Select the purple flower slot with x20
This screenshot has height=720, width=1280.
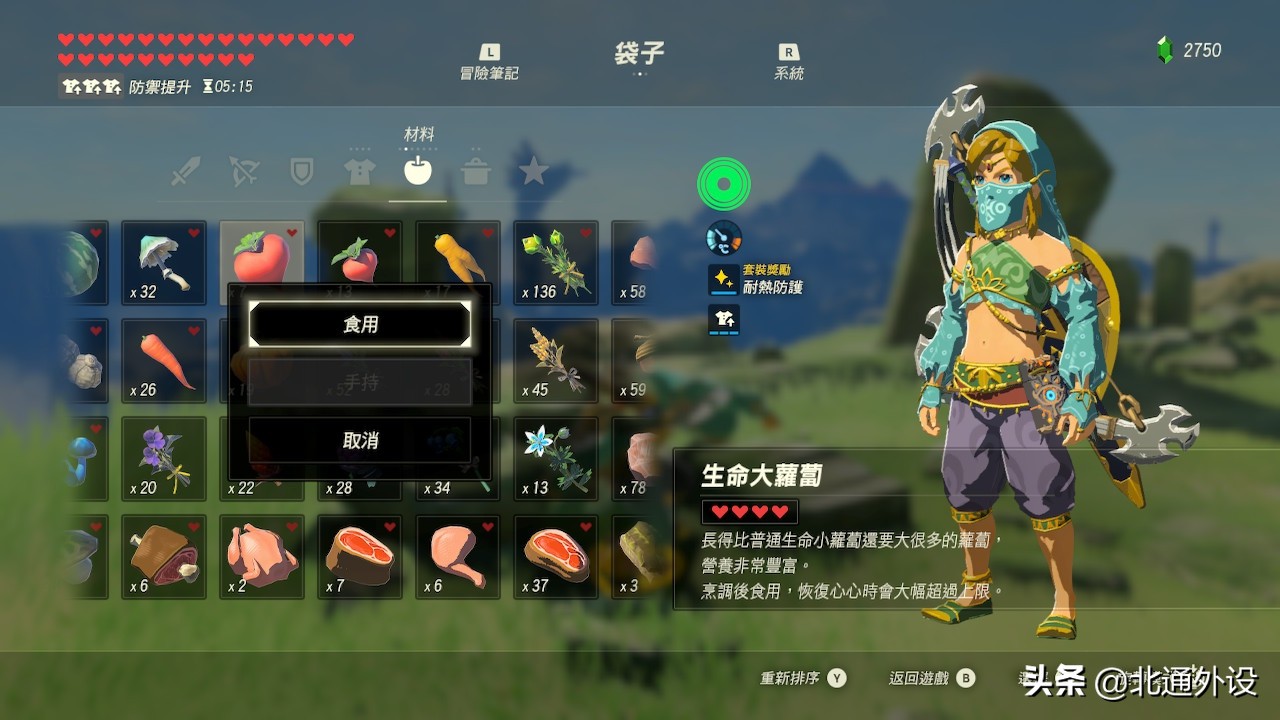coord(164,459)
